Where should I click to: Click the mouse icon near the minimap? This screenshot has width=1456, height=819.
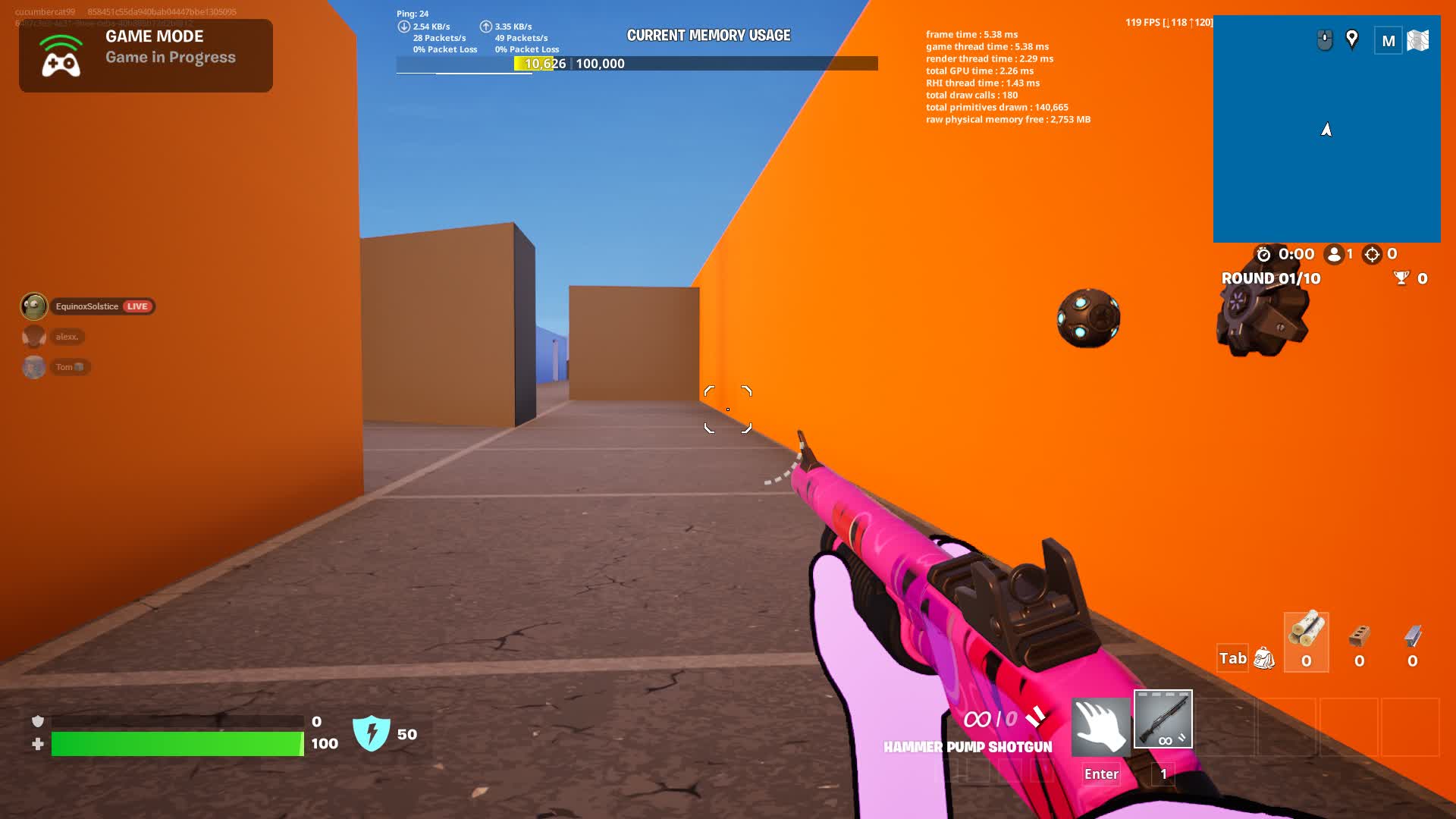[x=1324, y=38]
